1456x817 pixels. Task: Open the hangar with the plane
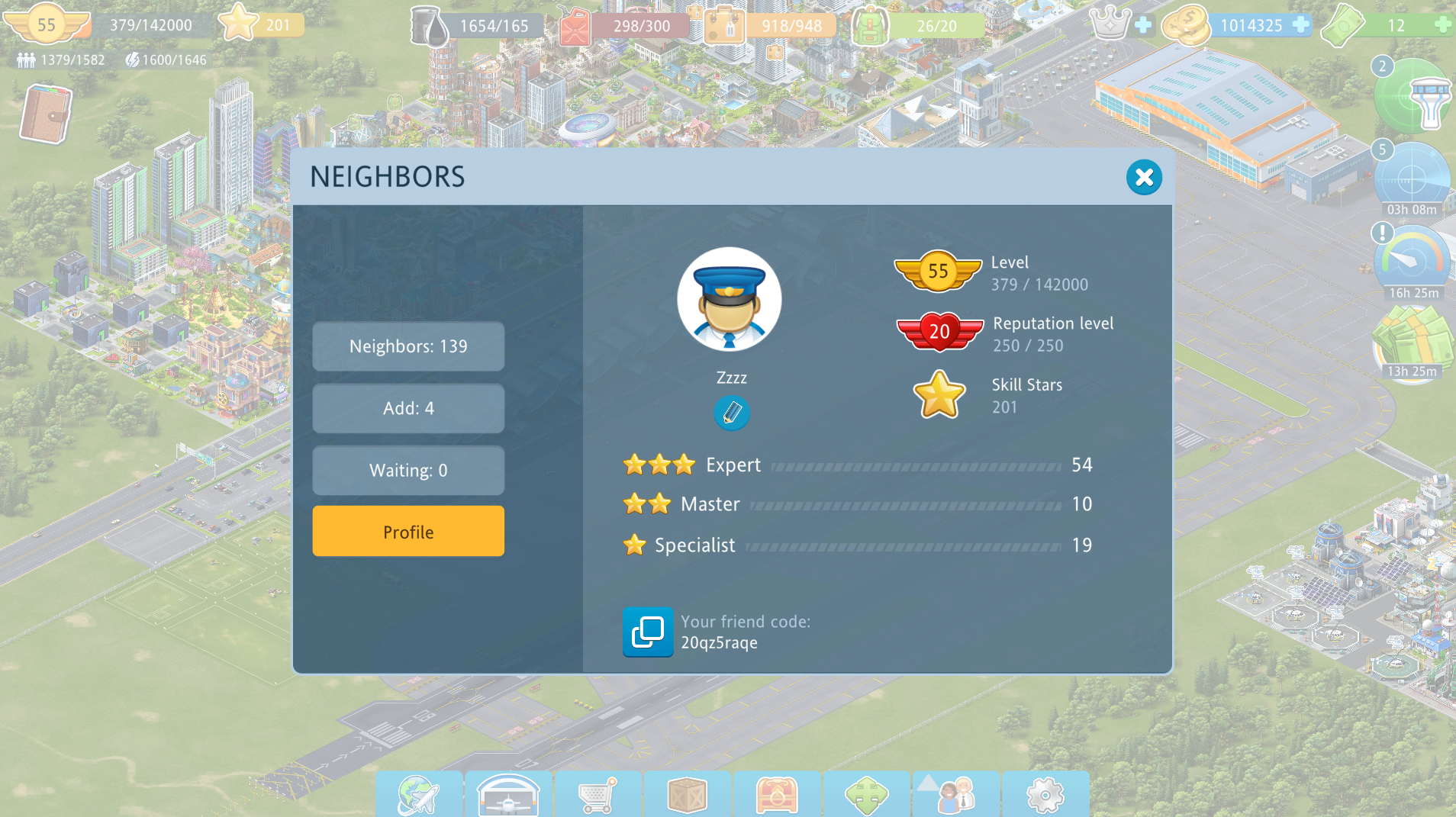(508, 795)
